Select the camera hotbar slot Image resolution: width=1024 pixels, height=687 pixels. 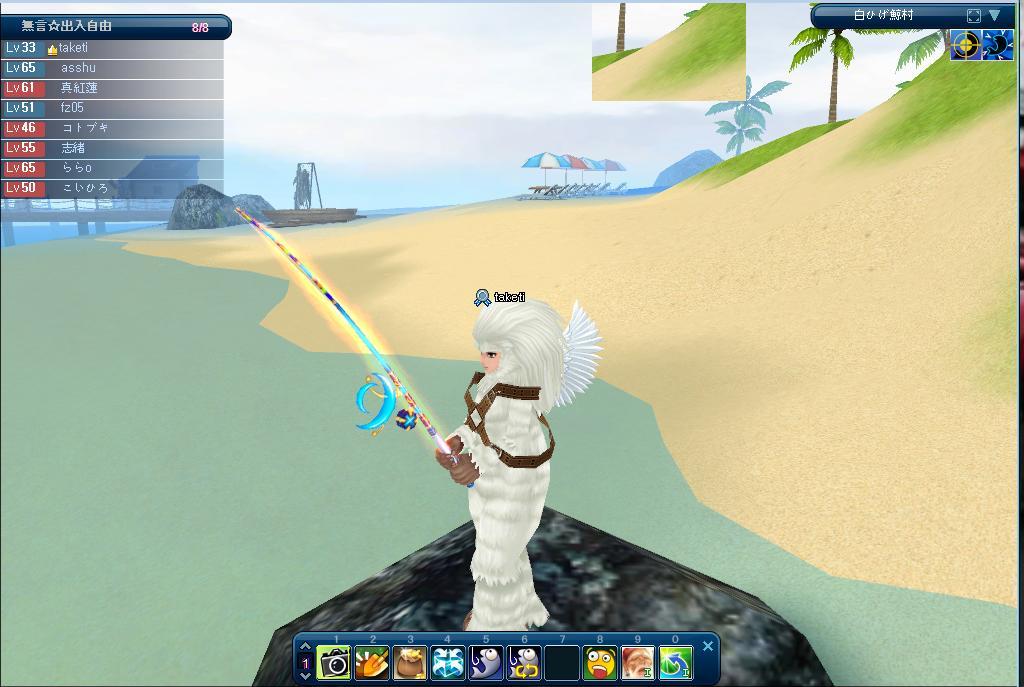(x=334, y=663)
